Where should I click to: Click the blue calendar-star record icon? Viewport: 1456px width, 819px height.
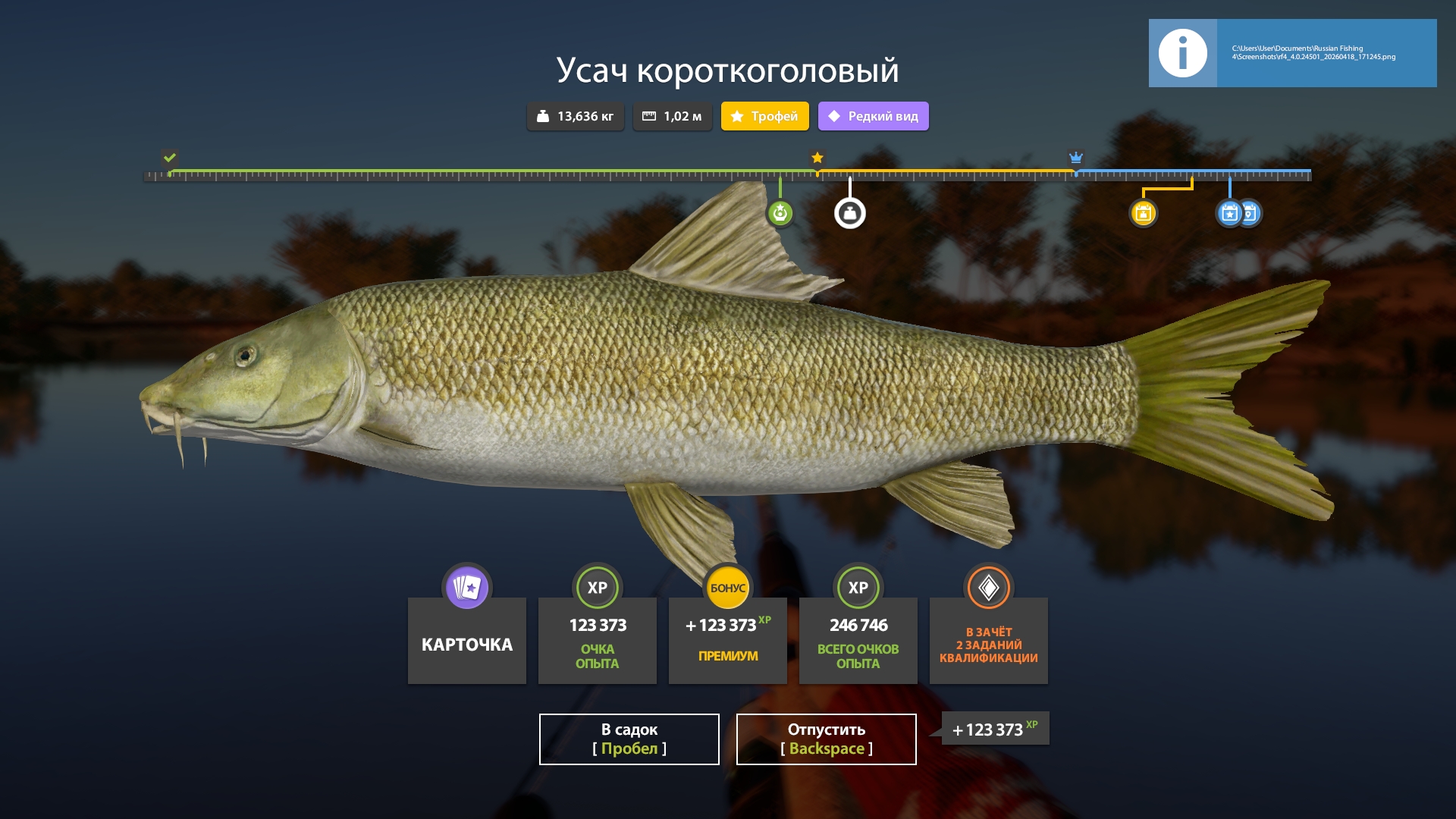(x=1230, y=213)
